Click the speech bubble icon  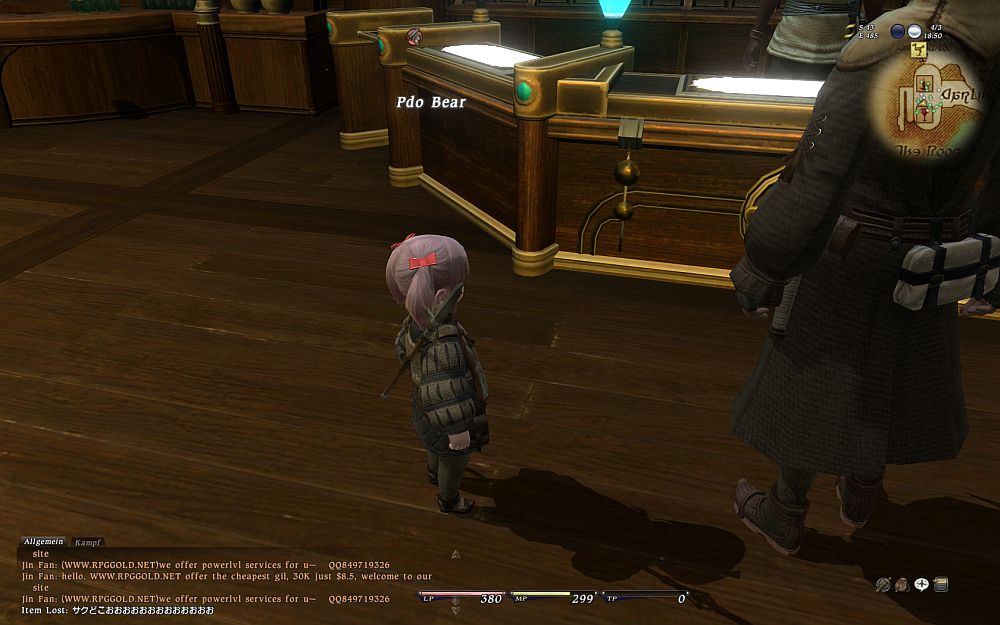(x=921, y=584)
